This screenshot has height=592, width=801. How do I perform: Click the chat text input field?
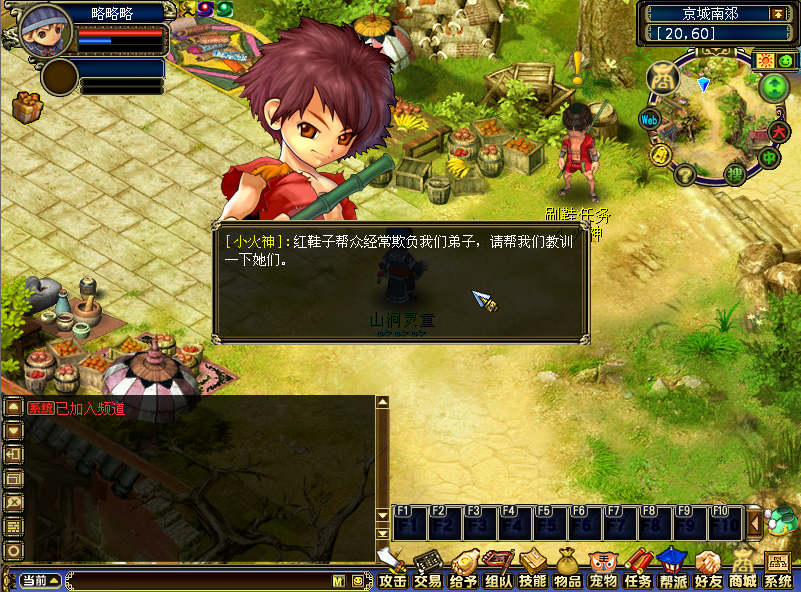coord(200,580)
